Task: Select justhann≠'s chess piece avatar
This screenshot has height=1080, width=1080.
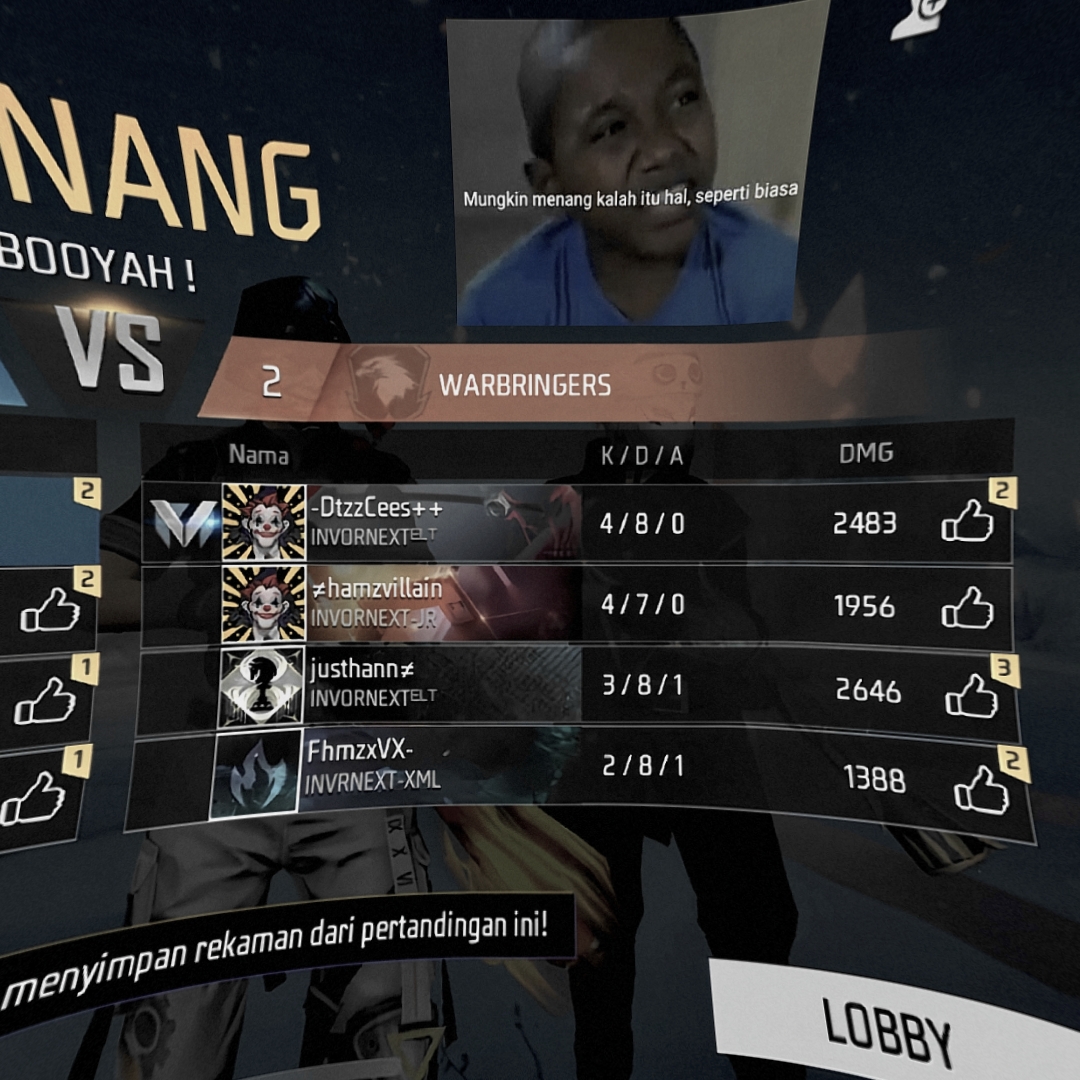Action: [x=260, y=686]
